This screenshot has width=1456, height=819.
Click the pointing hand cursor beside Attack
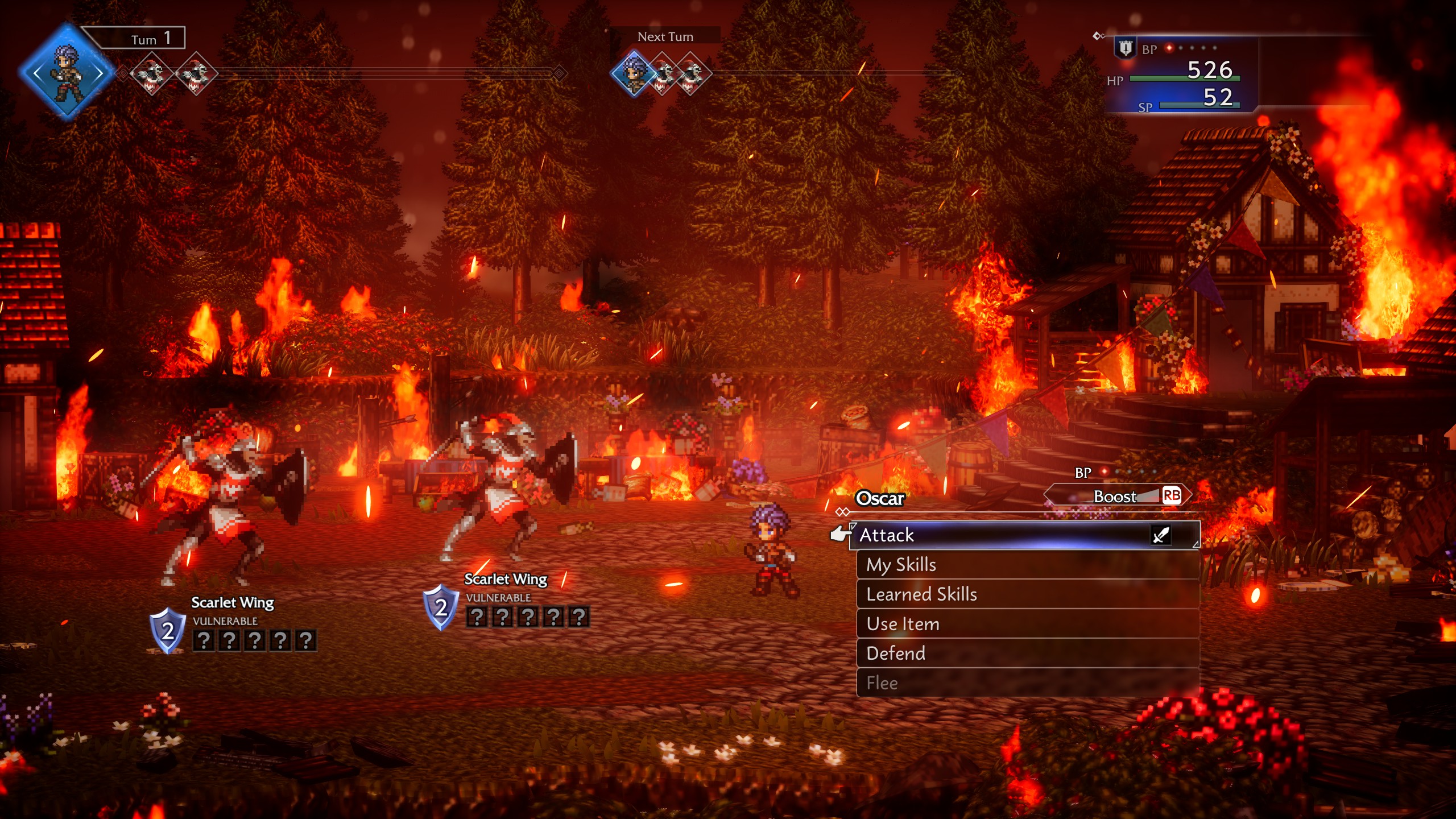[841, 533]
